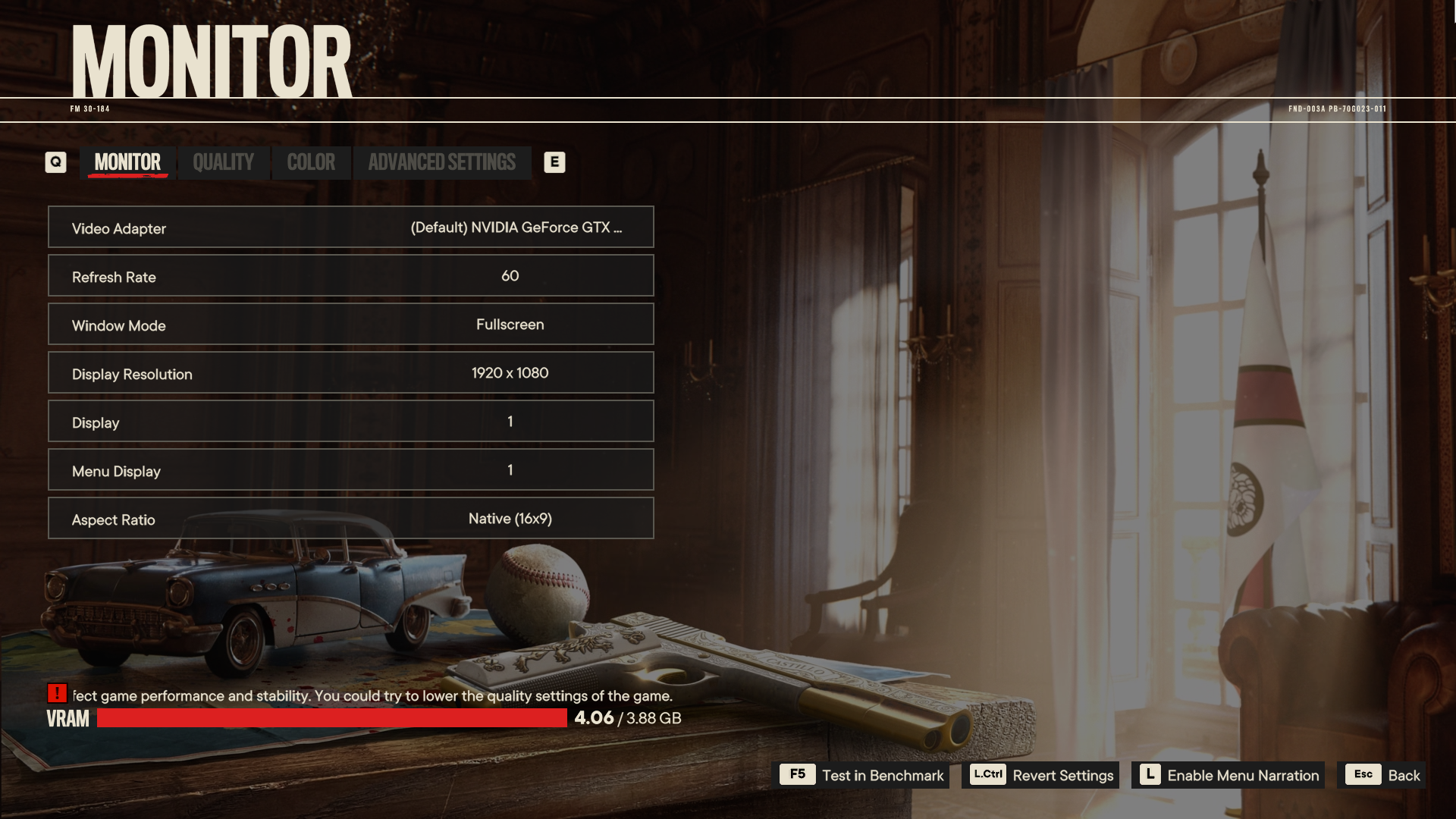Screen dimensions: 1456x819
Task: Choose the Display setting row
Action: pyautogui.click(x=351, y=422)
